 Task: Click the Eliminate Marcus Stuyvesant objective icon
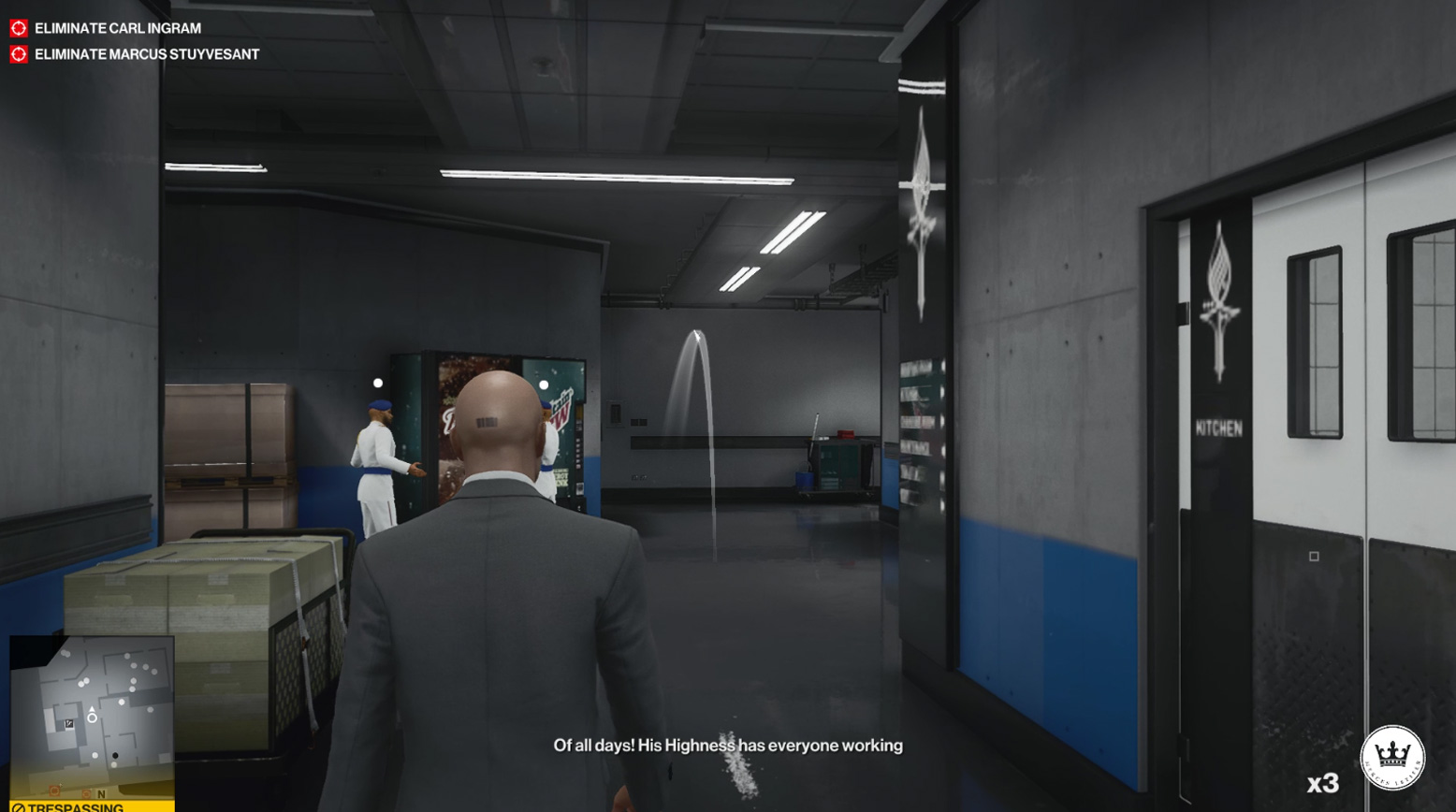17,54
